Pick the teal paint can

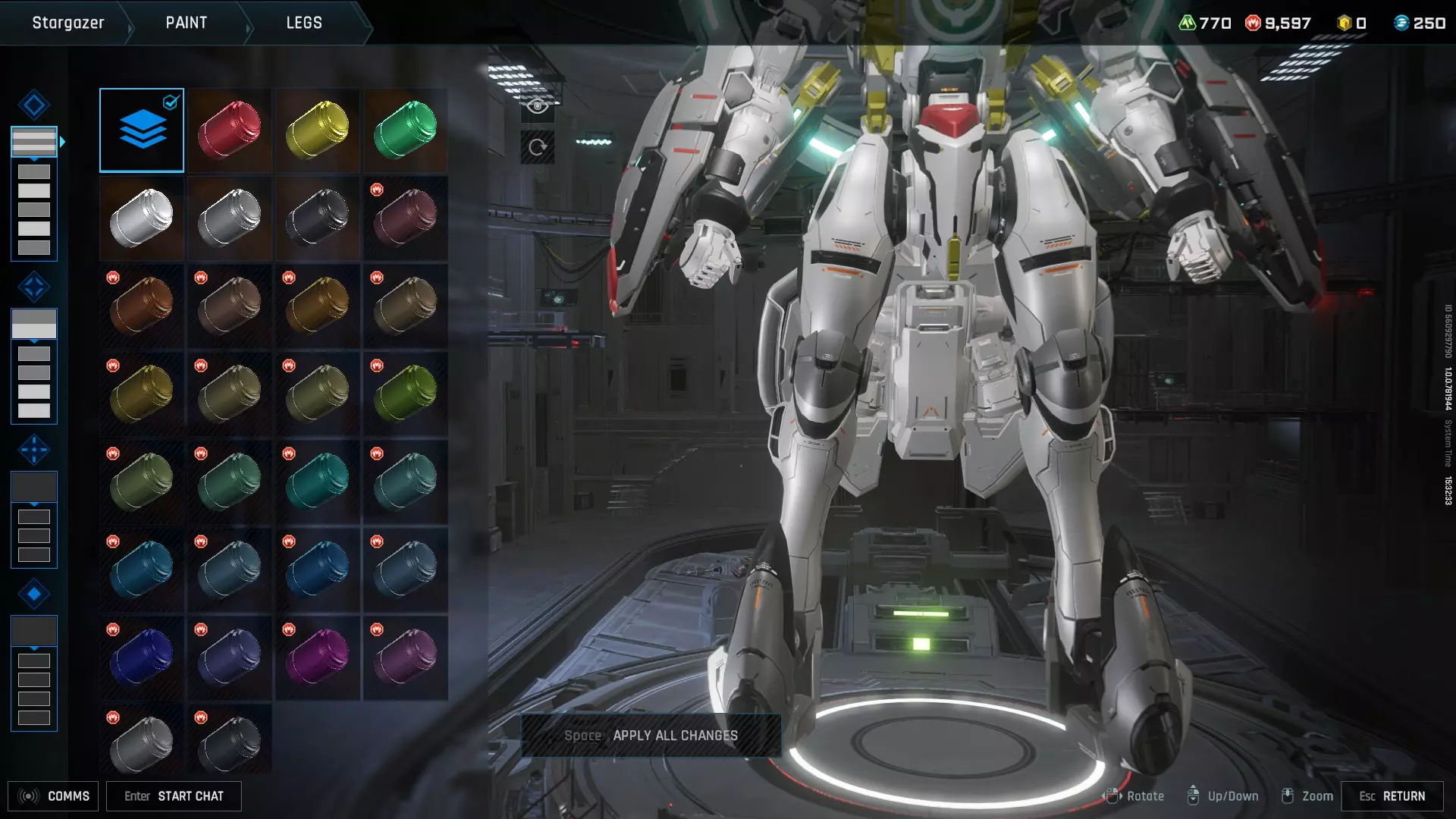click(x=318, y=482)
